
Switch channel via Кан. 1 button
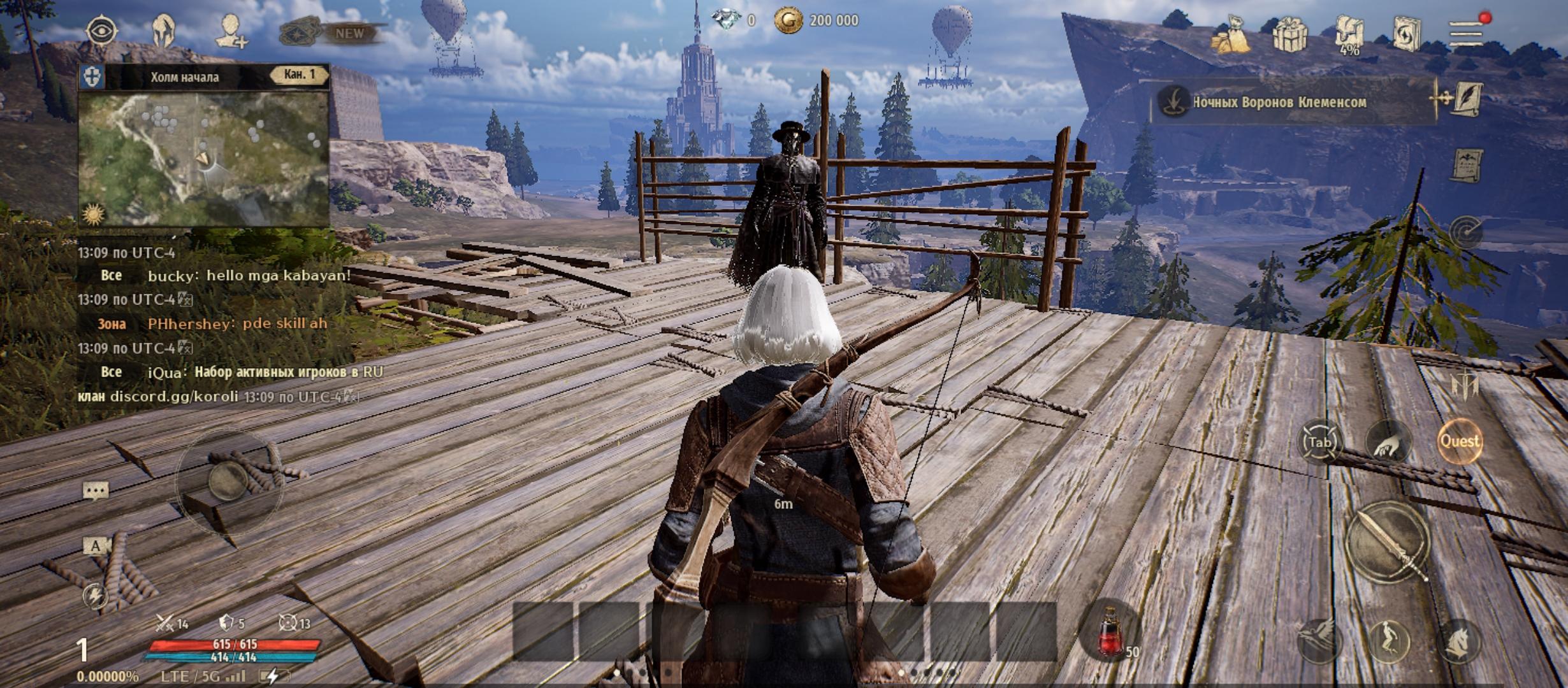tap(300, 75)
